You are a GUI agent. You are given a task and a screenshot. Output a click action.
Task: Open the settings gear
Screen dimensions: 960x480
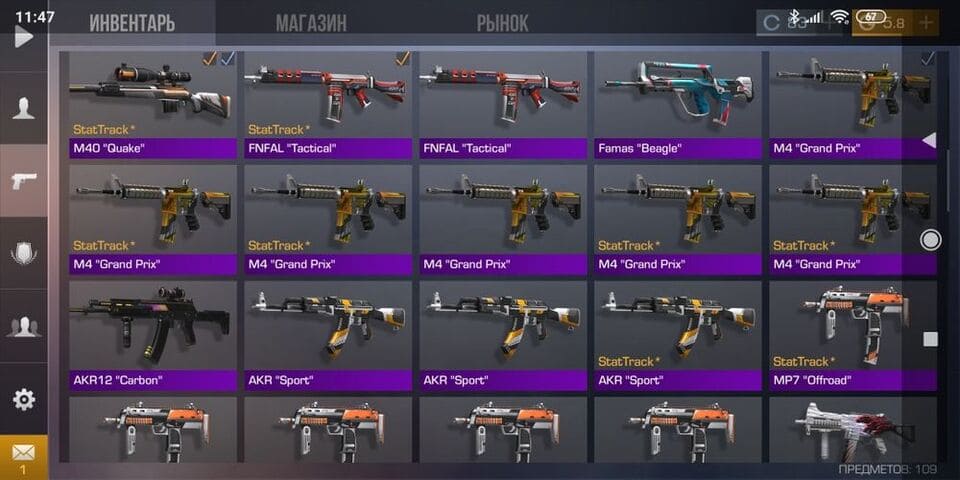(x=23, y=399)
